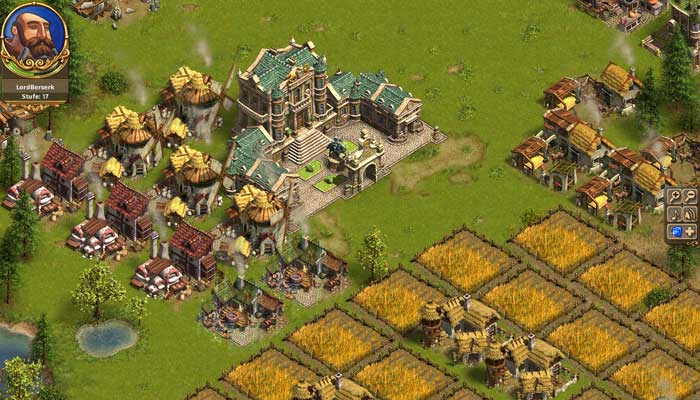Toggle the sound effects speaker button
Image resolution: width=700 pixels, height=400 pixels.
point(690,213)
